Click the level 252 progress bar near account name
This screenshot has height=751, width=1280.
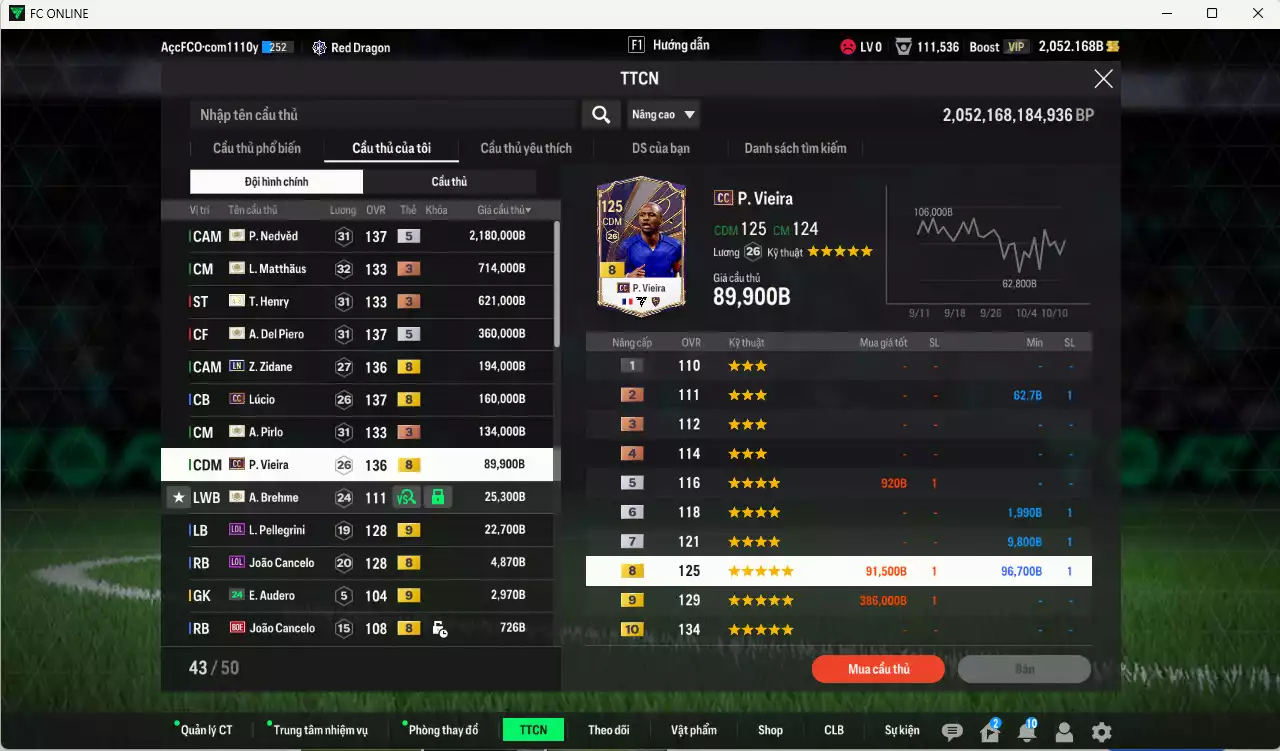(x=278, y=45)
